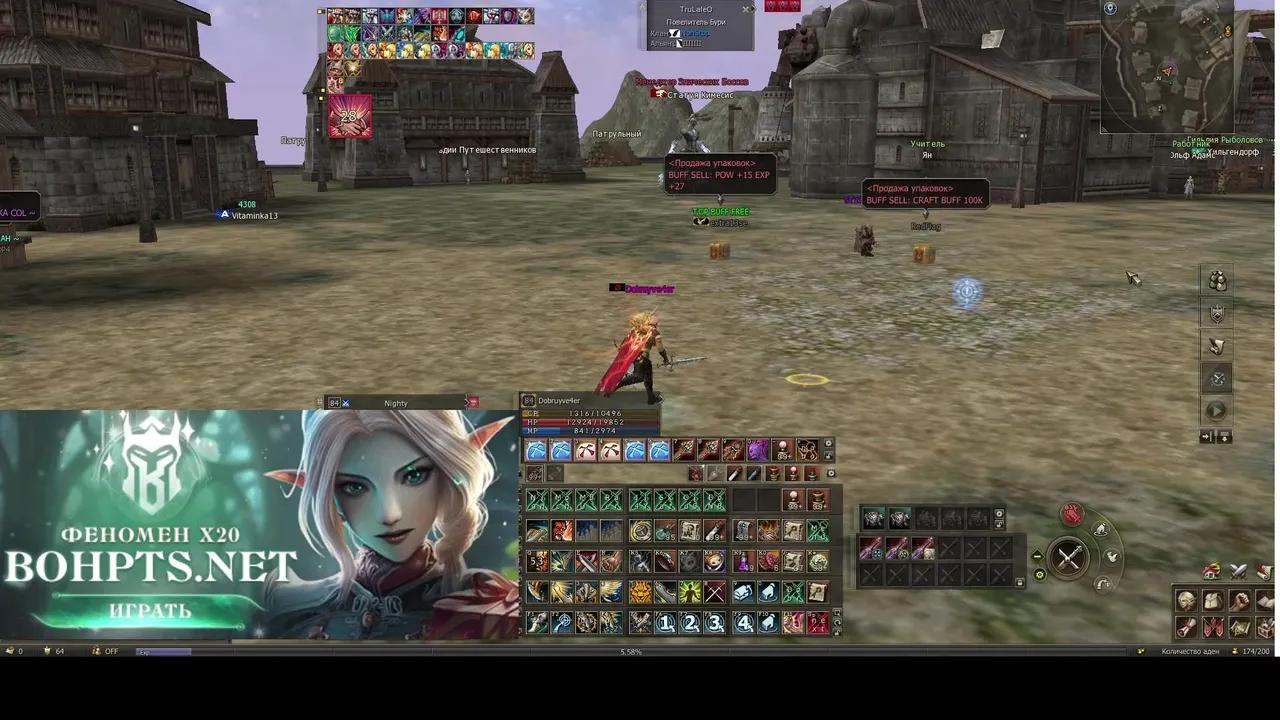
Task: Open the helmet shop icon above inventory panel
Action: tap(1211, 571)
